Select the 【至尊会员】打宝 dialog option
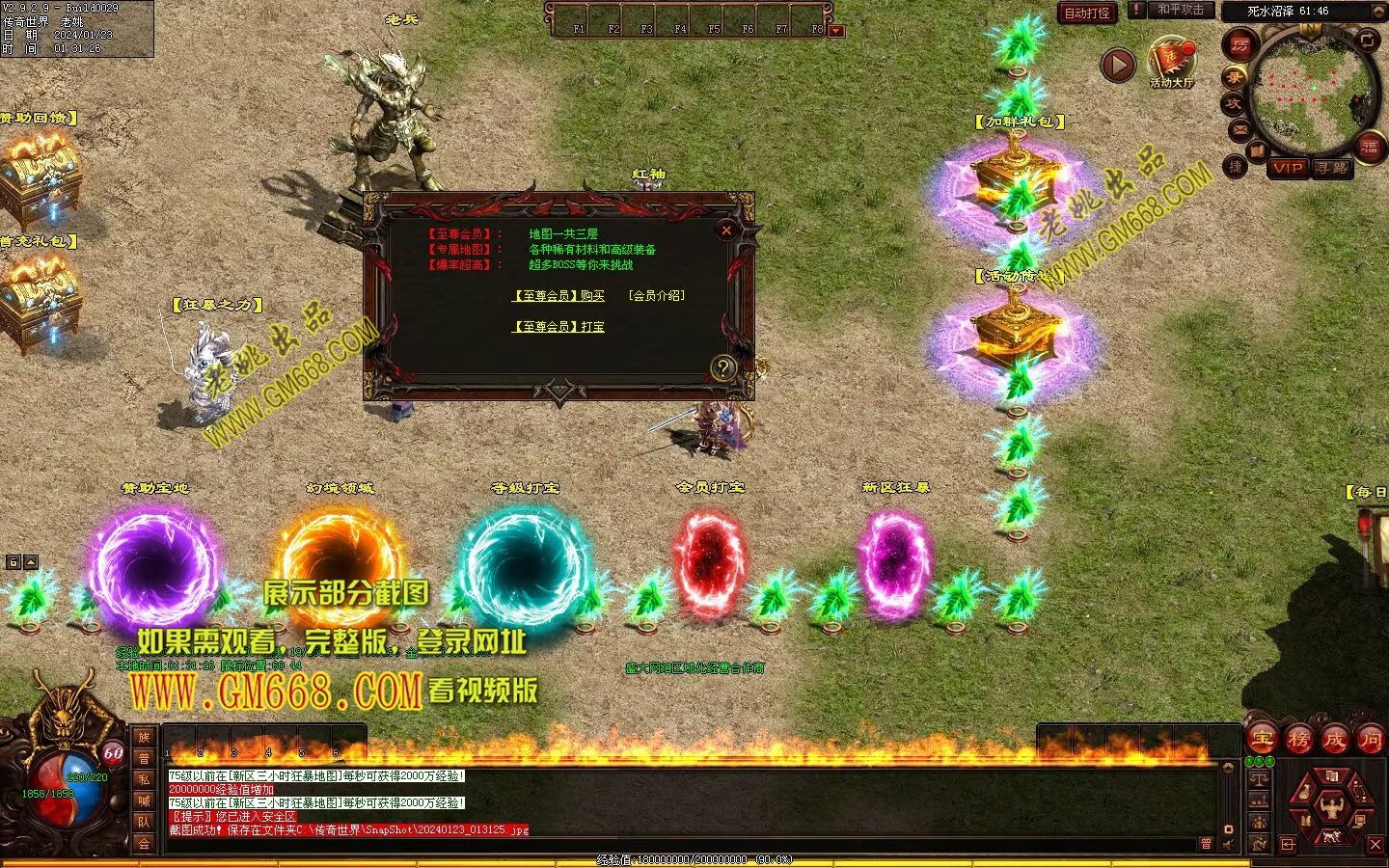 [558, 327]
